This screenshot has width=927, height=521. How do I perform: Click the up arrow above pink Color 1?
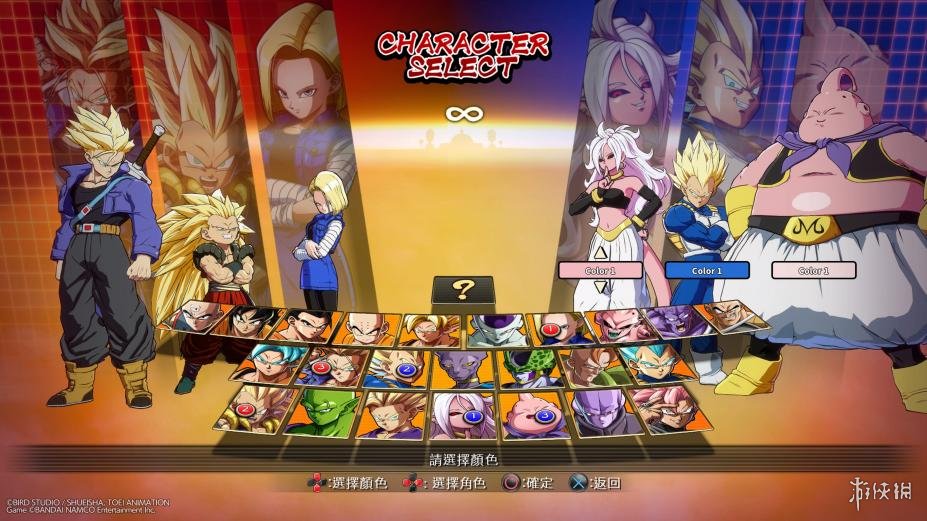[x=600, y=253]
